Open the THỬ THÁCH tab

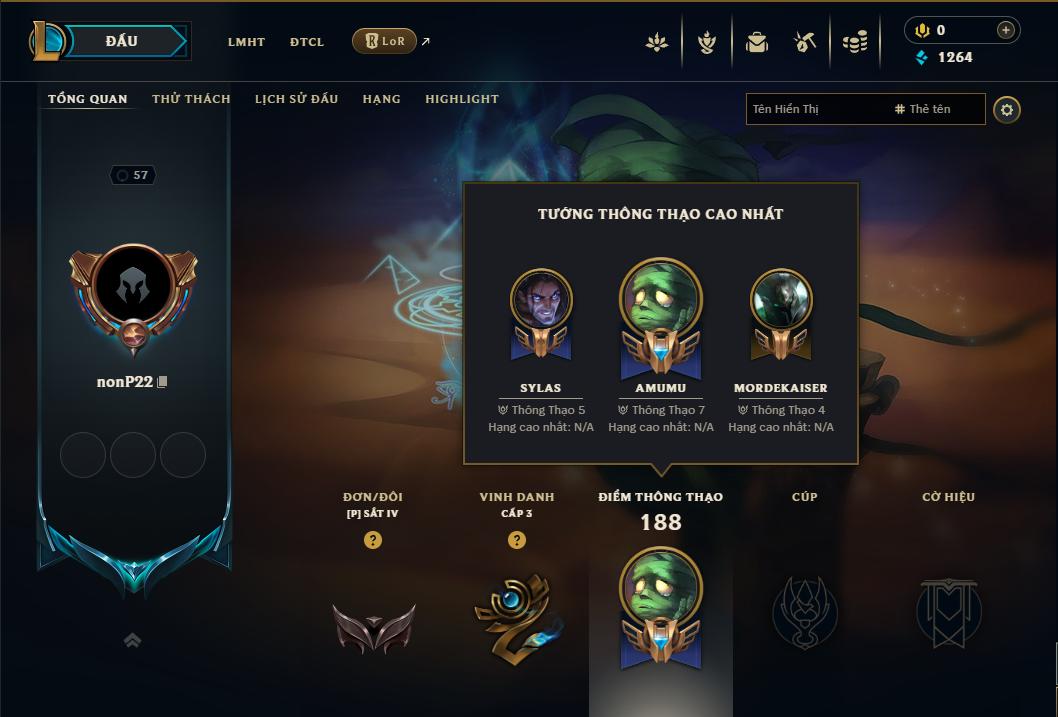[191, 99]
